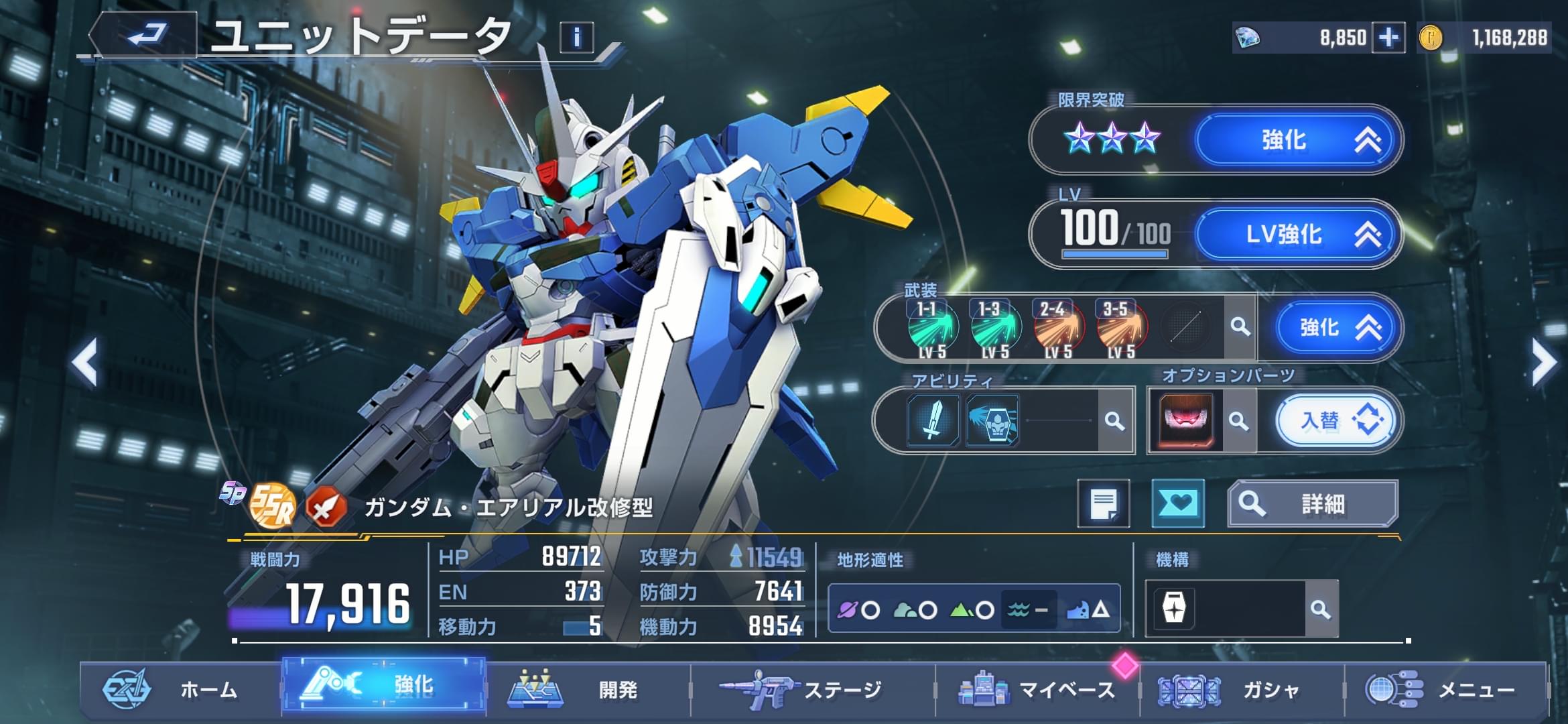Show the next unit with right arrow
1568x724 pixels.
click(1543, 363)
